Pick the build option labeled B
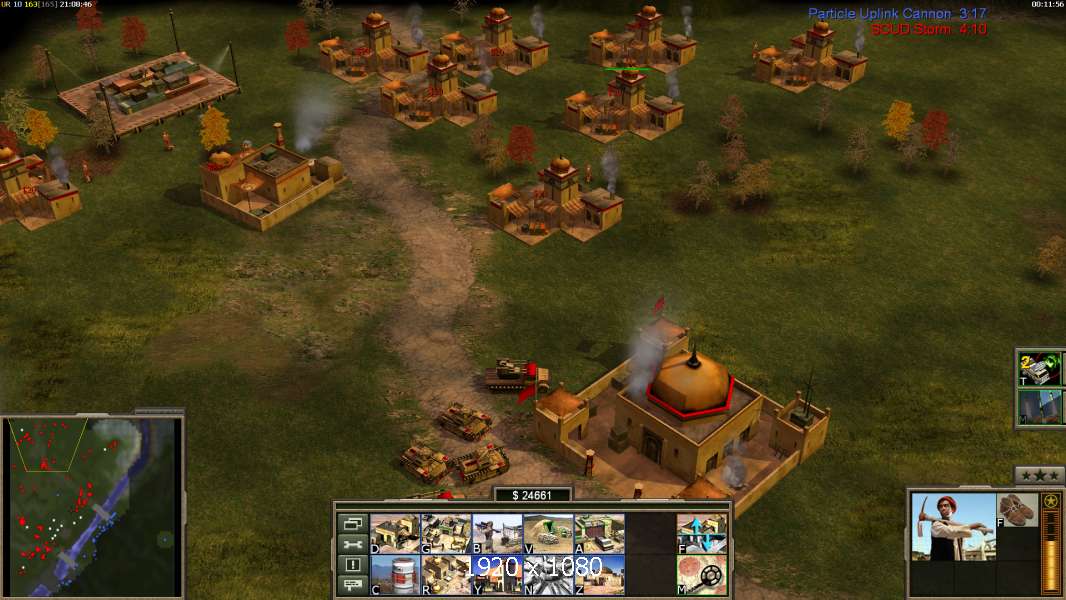Screen dimensions: 1066x600 pos(497,534)
